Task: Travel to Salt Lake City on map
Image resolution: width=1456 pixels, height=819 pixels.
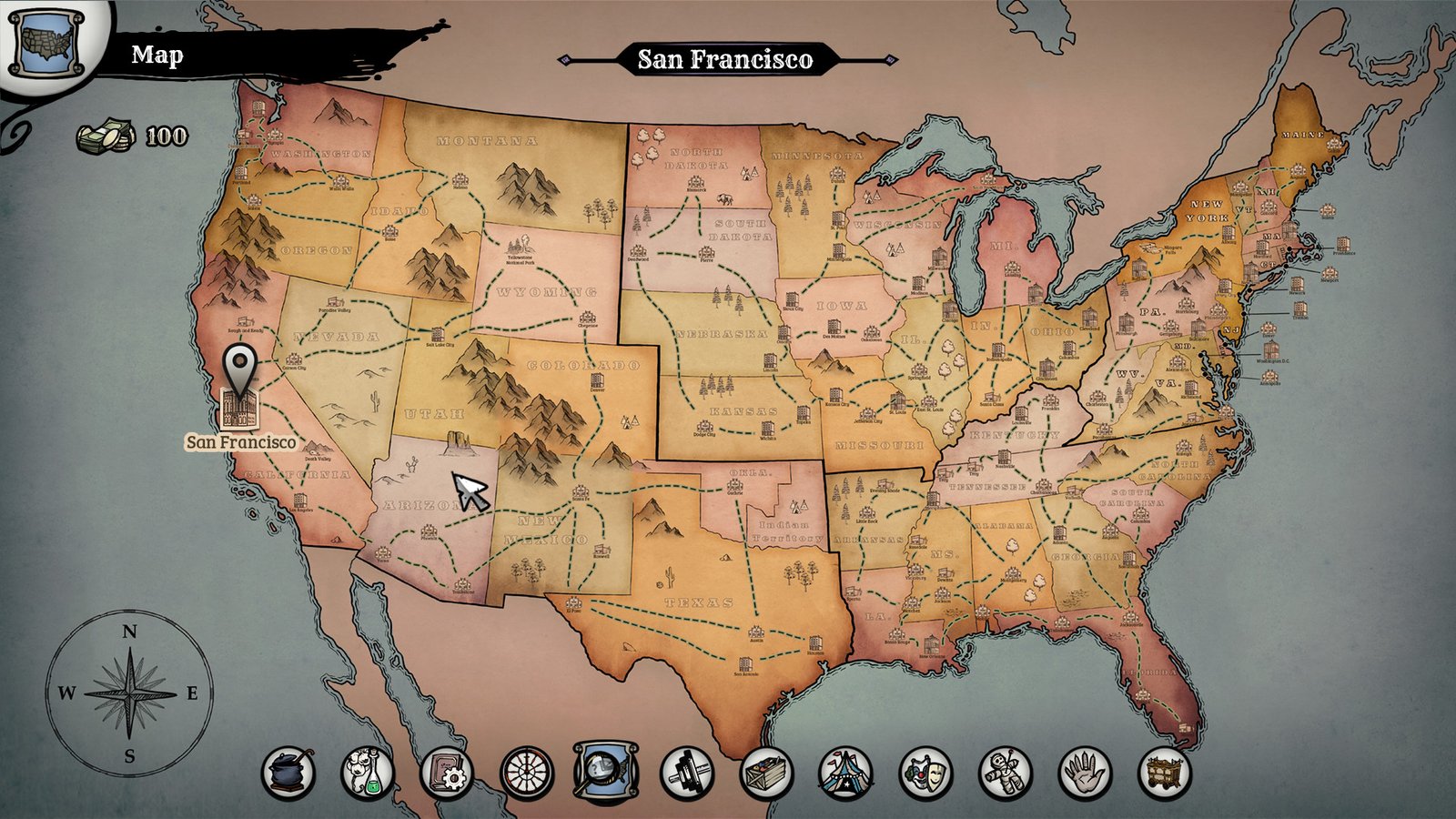Action: [x=438, y=335]
